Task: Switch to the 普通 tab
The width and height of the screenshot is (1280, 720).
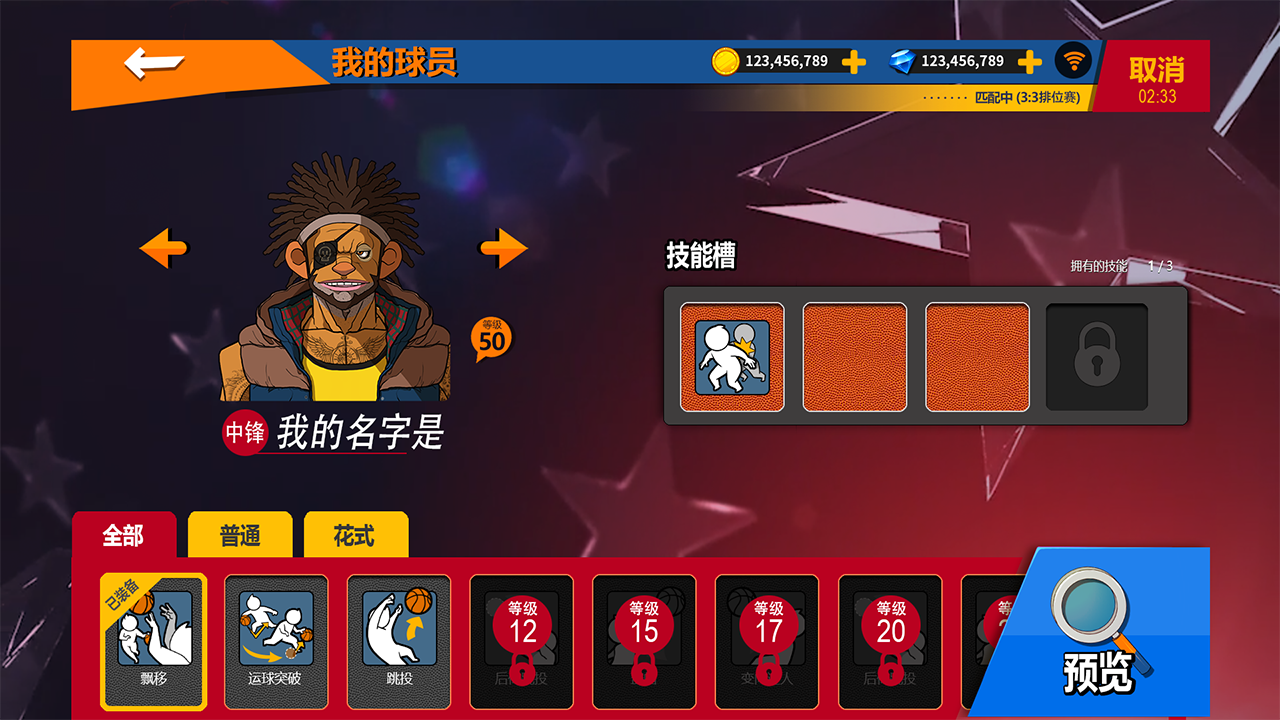Action: click(240, 536)
